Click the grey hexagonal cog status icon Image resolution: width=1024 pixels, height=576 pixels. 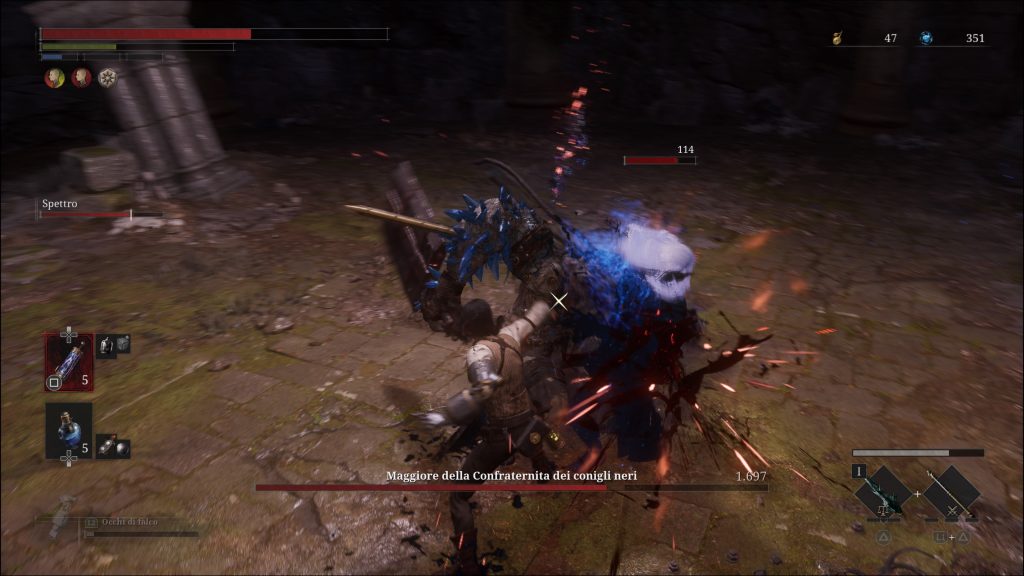[x=107, y=77]
